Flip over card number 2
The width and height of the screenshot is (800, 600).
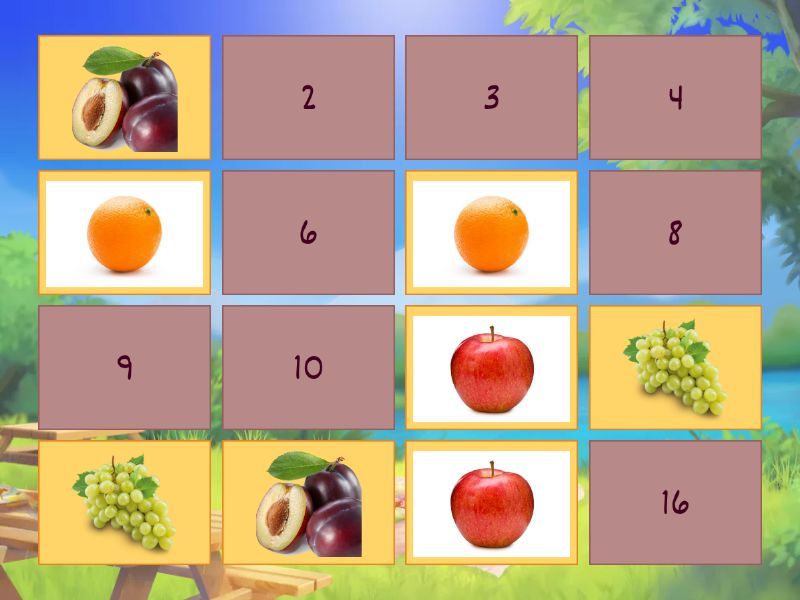pyautogui.click(x=308, y=98)
